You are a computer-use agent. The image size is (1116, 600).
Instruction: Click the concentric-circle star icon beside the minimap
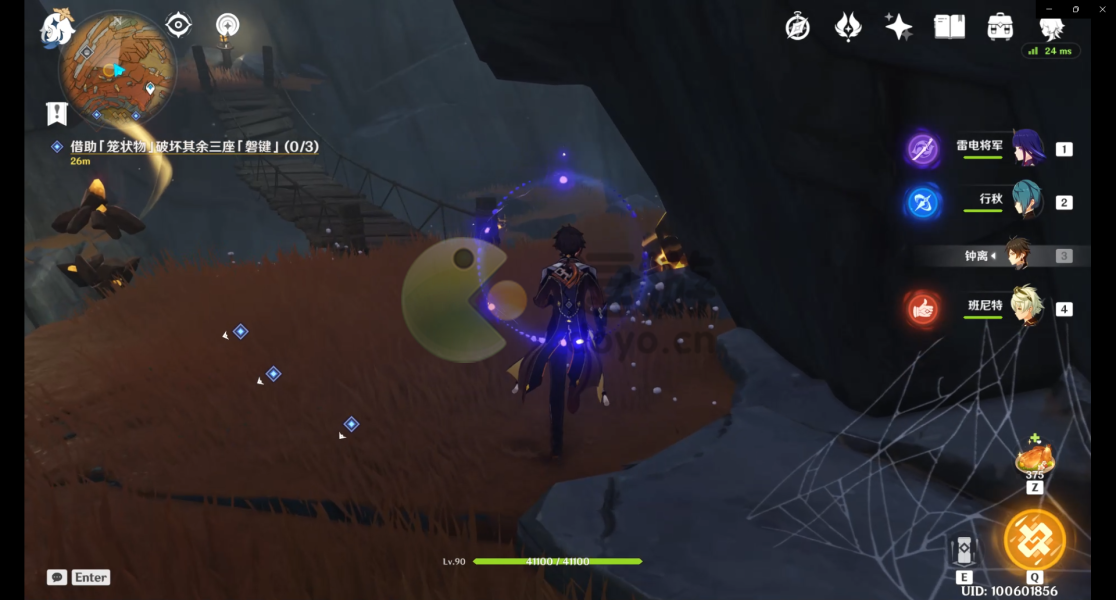click(228, 25)
